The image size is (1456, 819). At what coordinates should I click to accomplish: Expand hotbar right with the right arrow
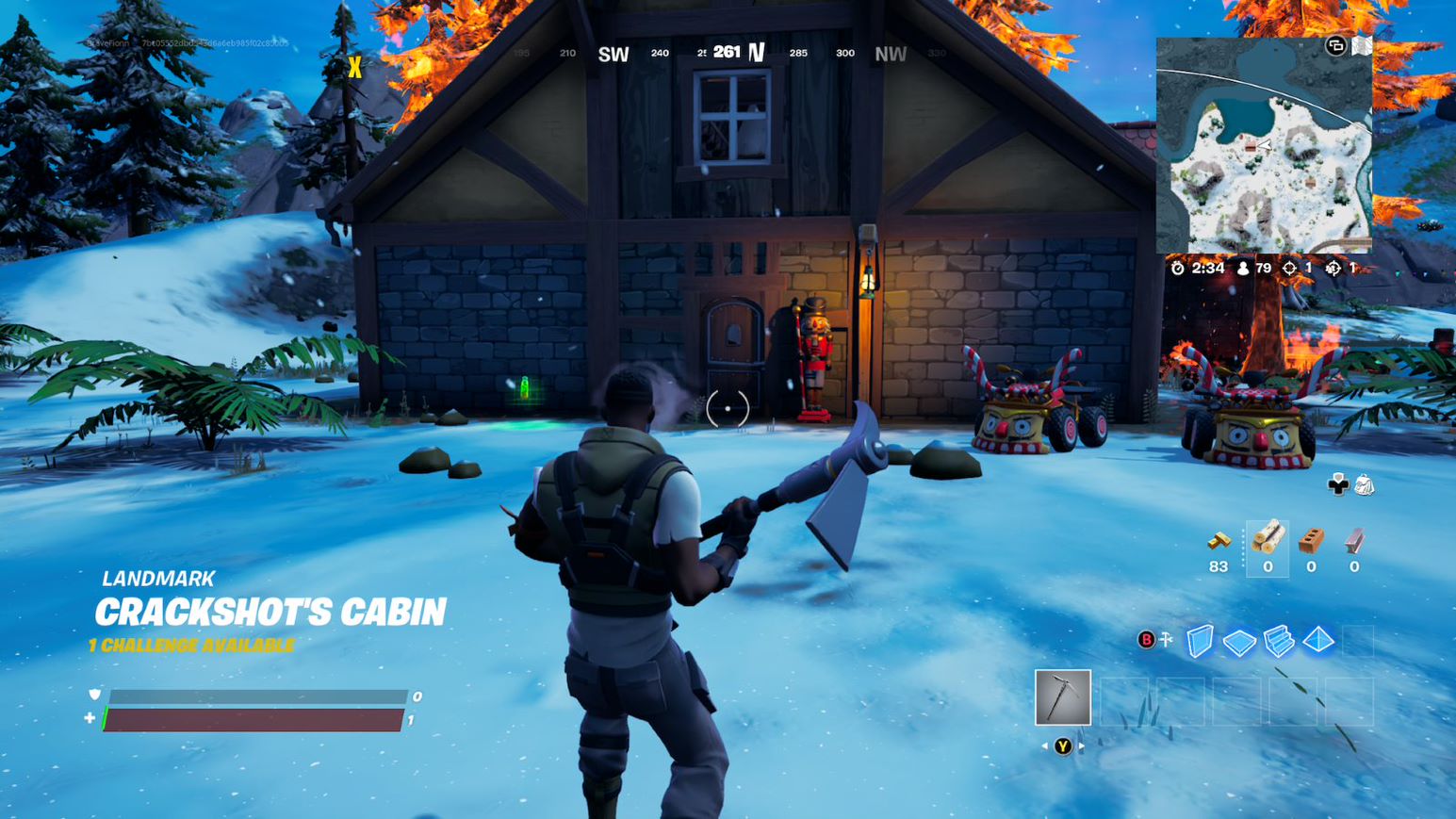tap(1081, 745)
